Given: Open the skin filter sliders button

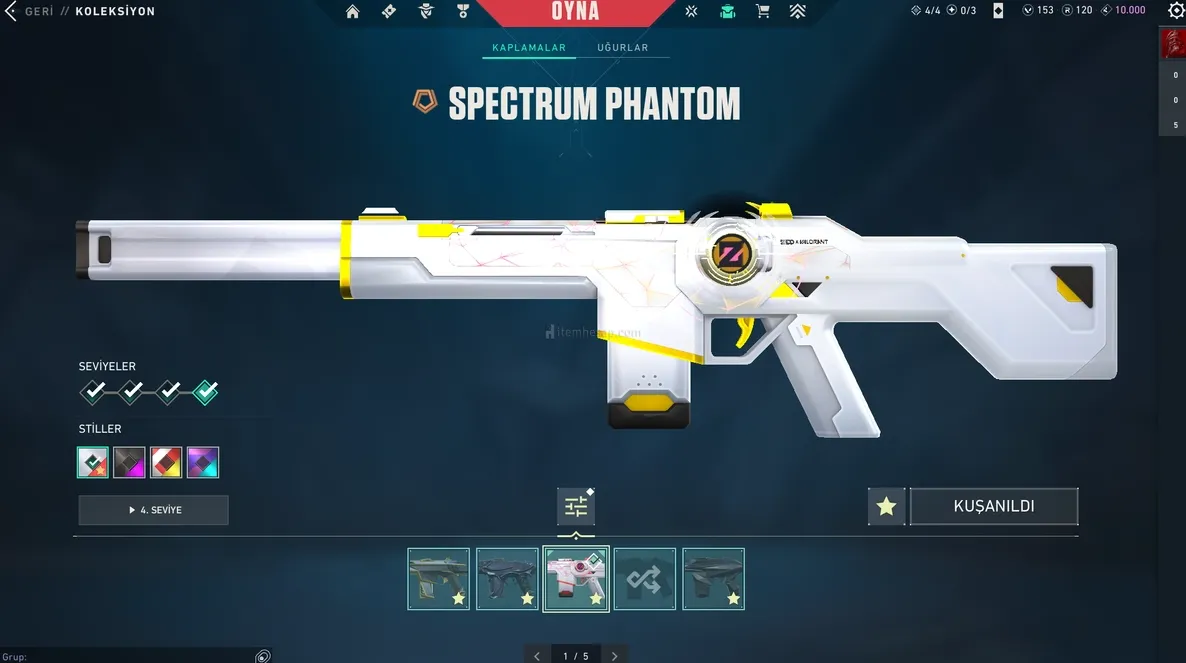Looking at the screenshot, I should coord(576,507).
